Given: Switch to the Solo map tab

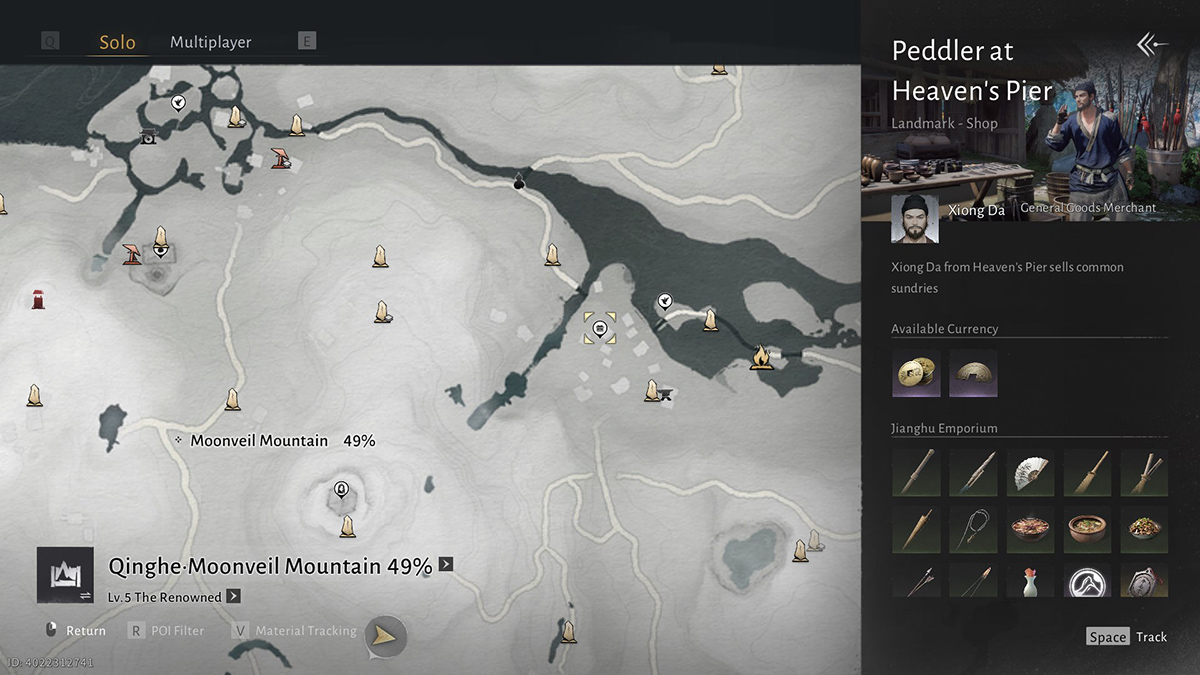Looking at the screenshot, I should 117,43.
